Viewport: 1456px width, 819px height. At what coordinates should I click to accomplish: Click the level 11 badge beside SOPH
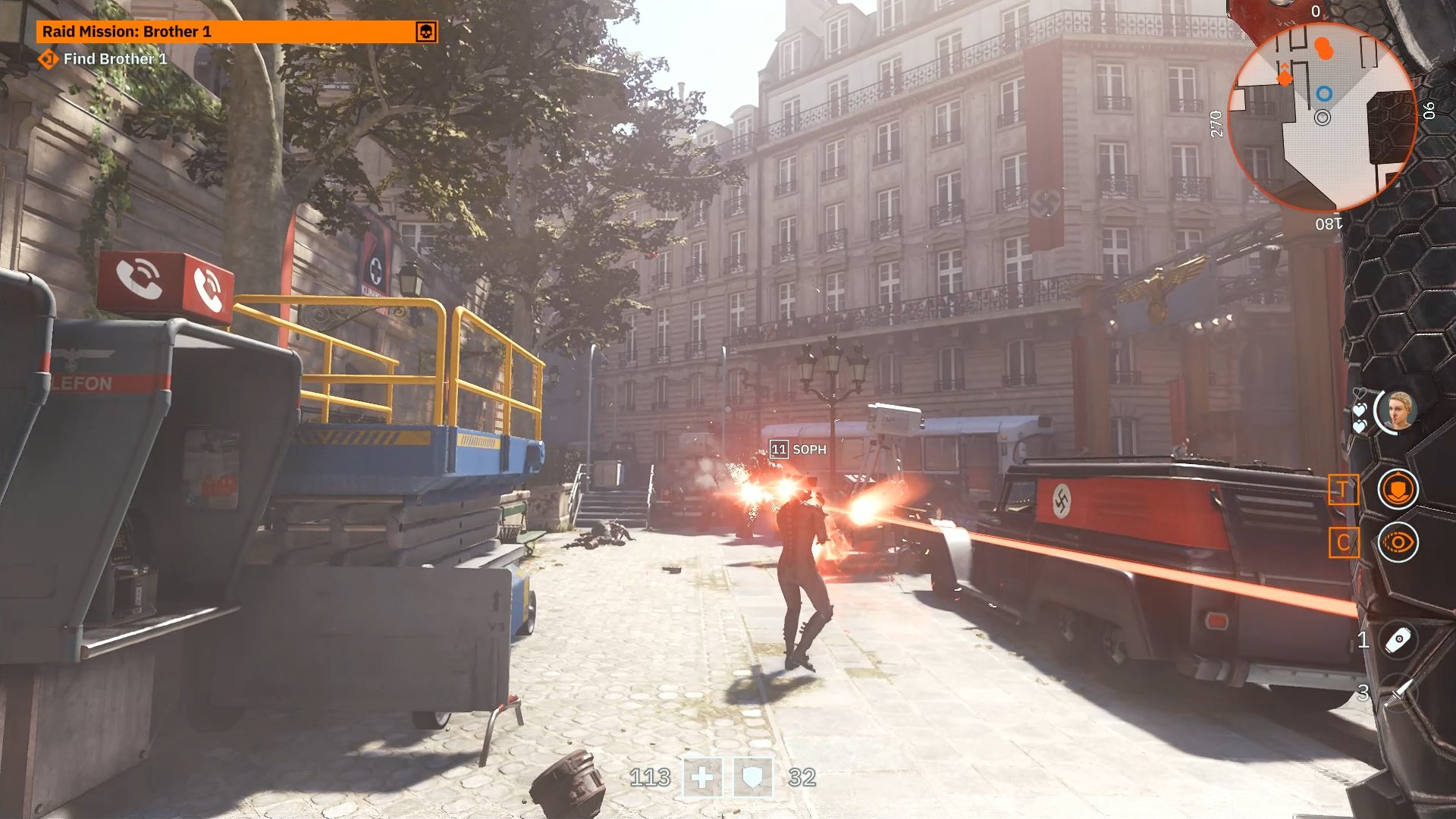pyautogui.click(x=778, y=449)
